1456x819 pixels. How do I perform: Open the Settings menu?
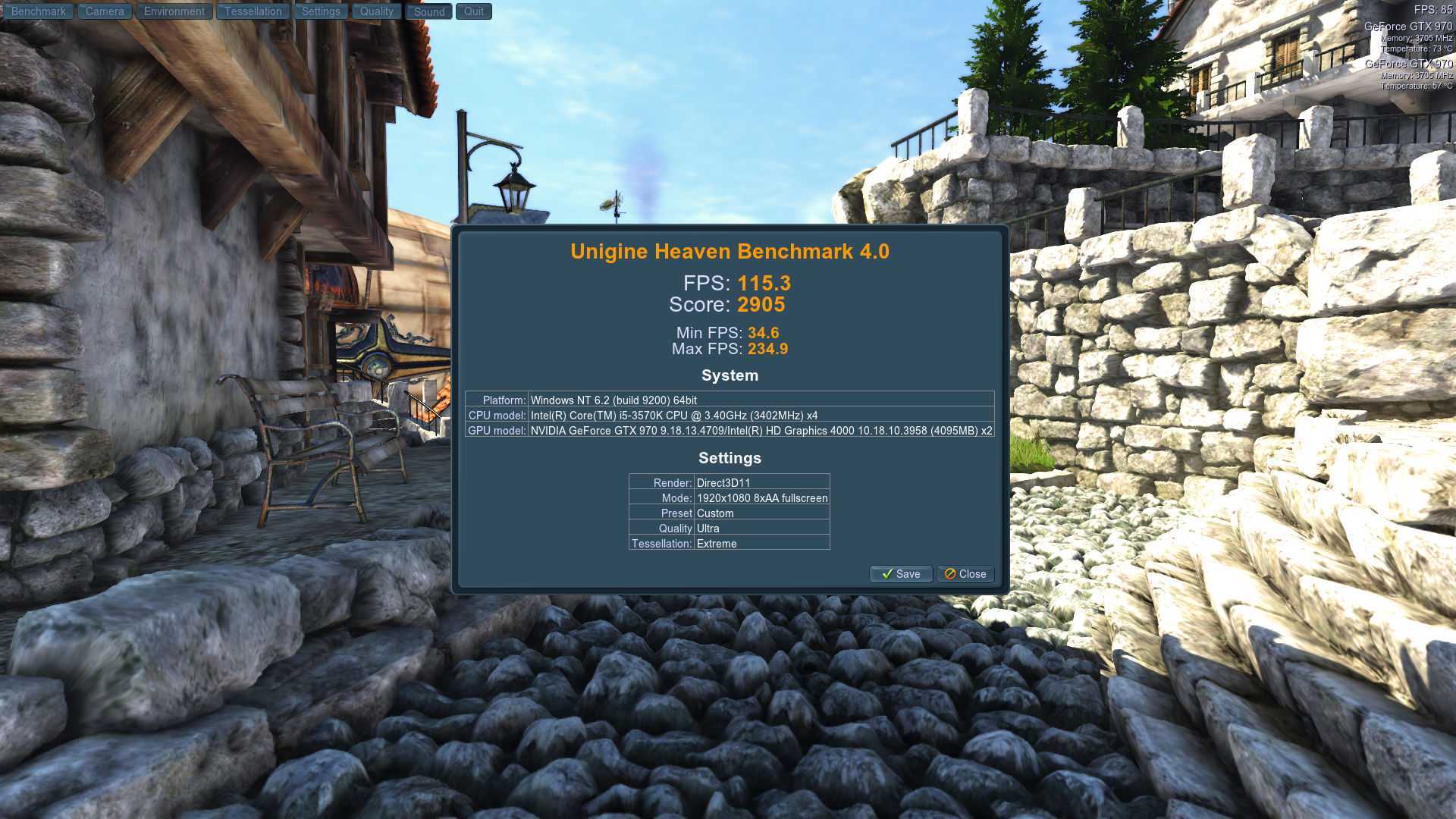click(x=321, y=11)
